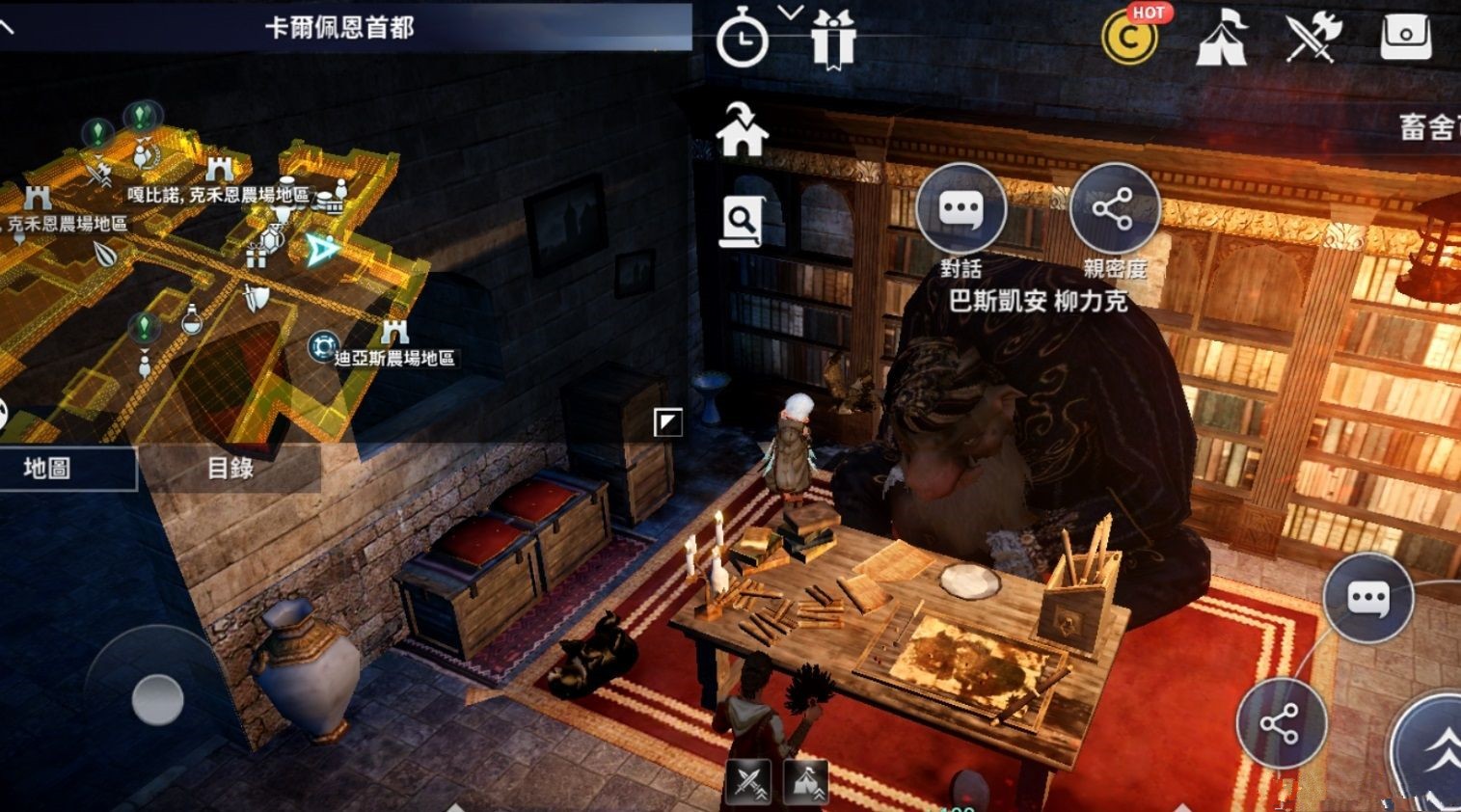Expand the minimap via the corner square icon

[x=666, y=420]
